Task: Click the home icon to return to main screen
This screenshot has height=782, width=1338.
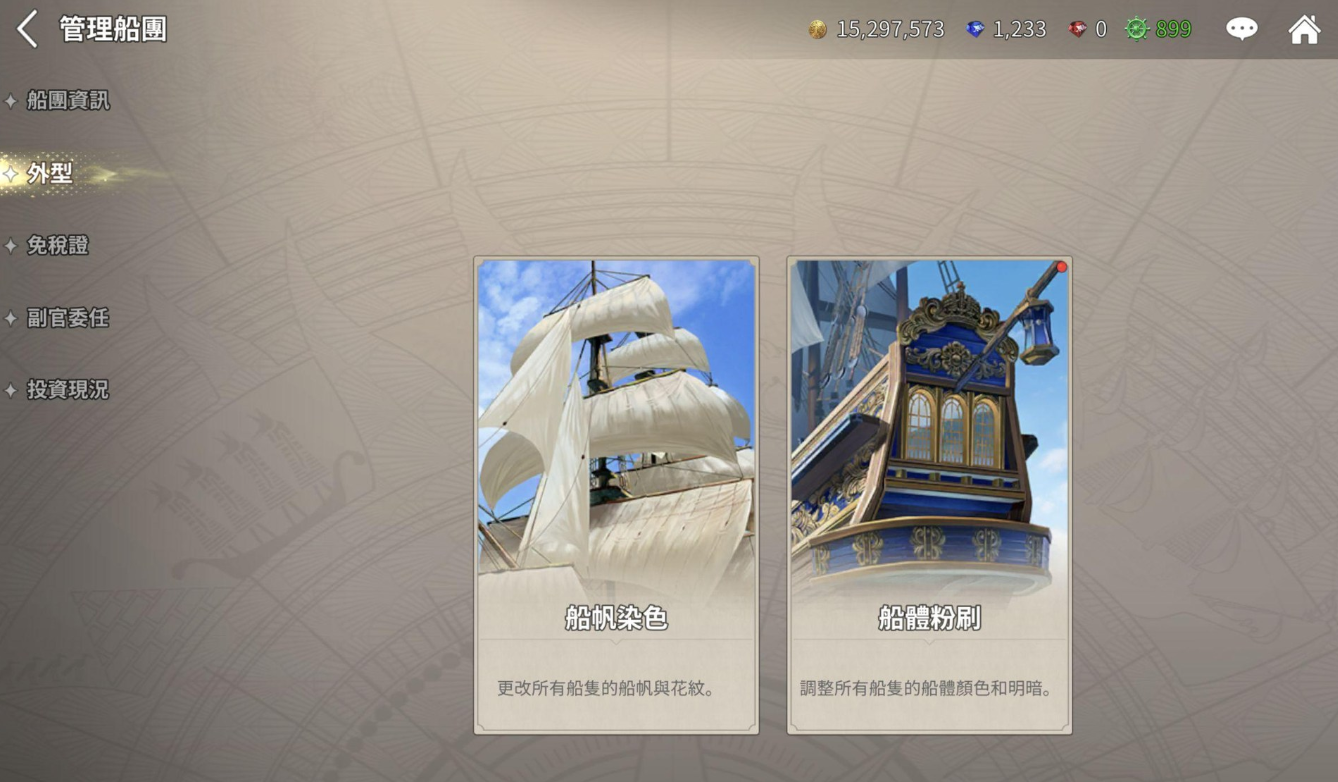Action: point(1305,29)
